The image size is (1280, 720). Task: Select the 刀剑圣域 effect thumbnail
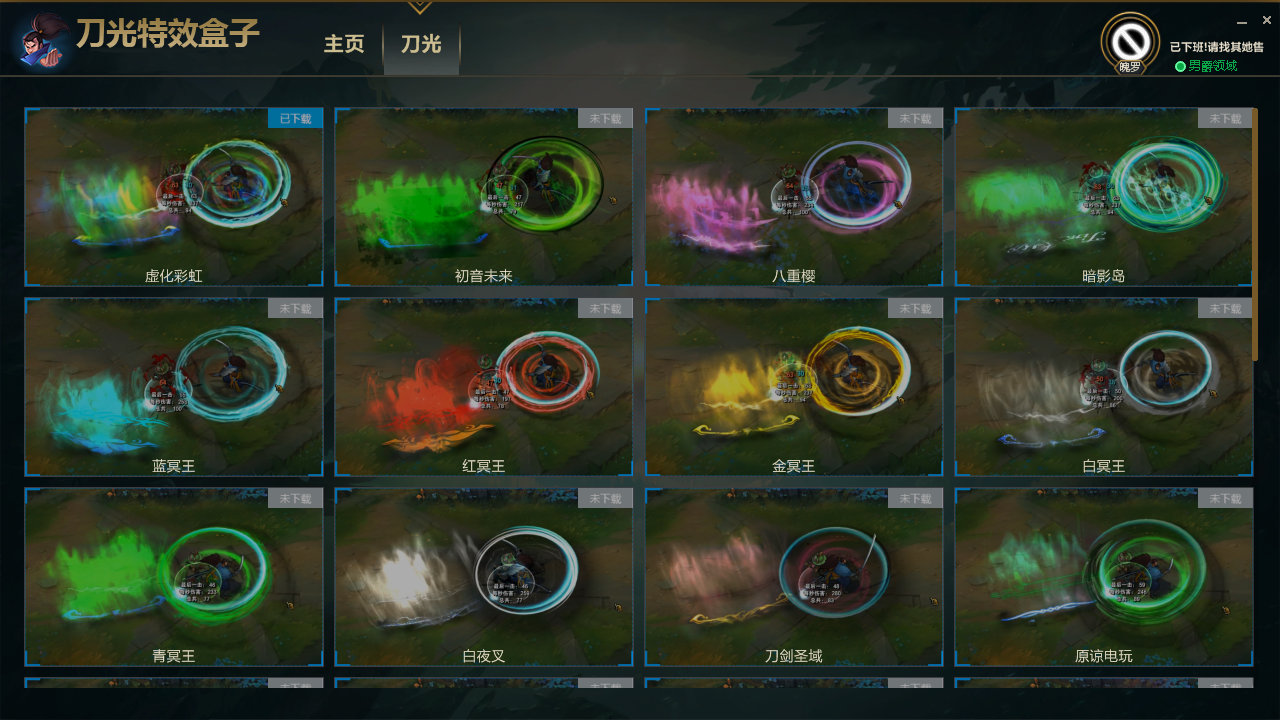pyautogui.click(x=794, y=576)
